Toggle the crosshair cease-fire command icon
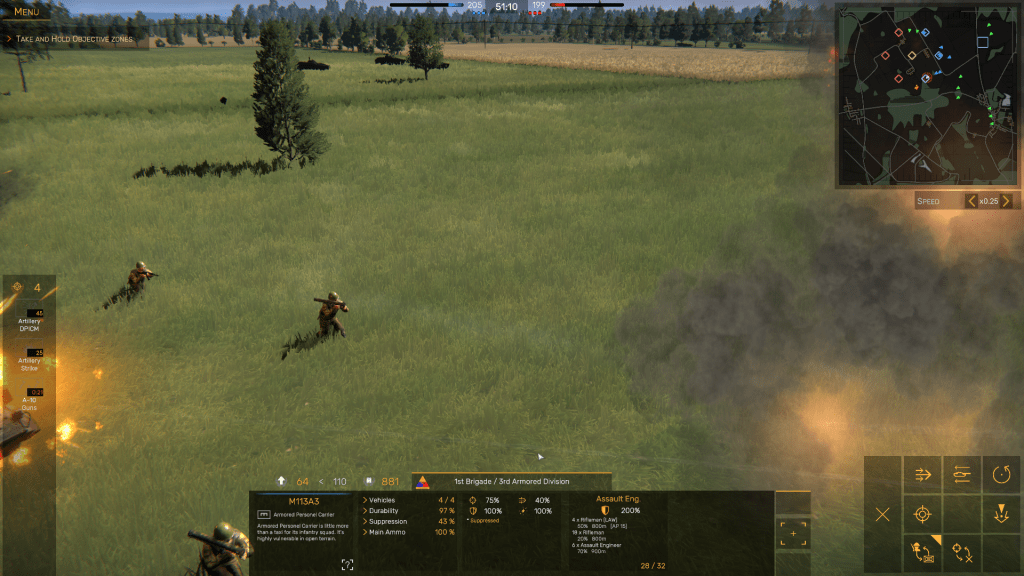 coord(962,552)
